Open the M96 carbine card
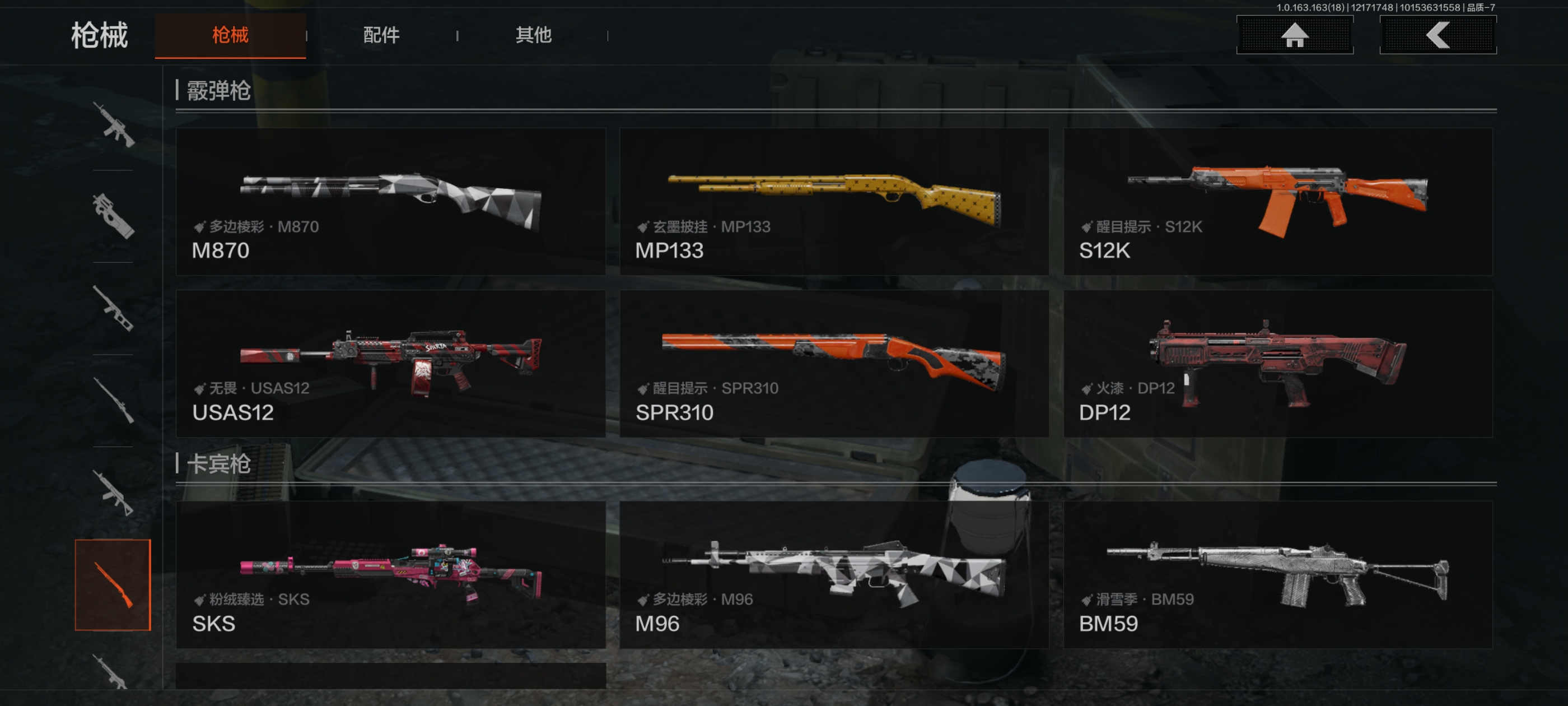This screenshot has height=706, width=1568. click(833, 574)
